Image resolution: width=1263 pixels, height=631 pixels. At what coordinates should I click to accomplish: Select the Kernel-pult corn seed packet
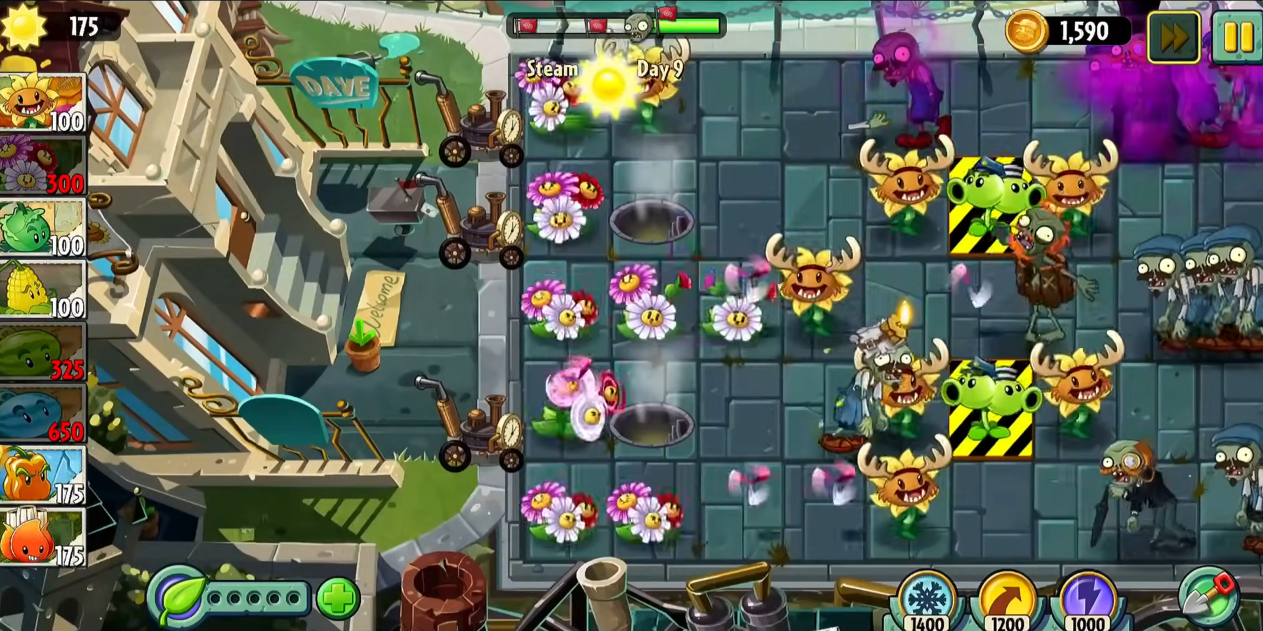point(42,290)
